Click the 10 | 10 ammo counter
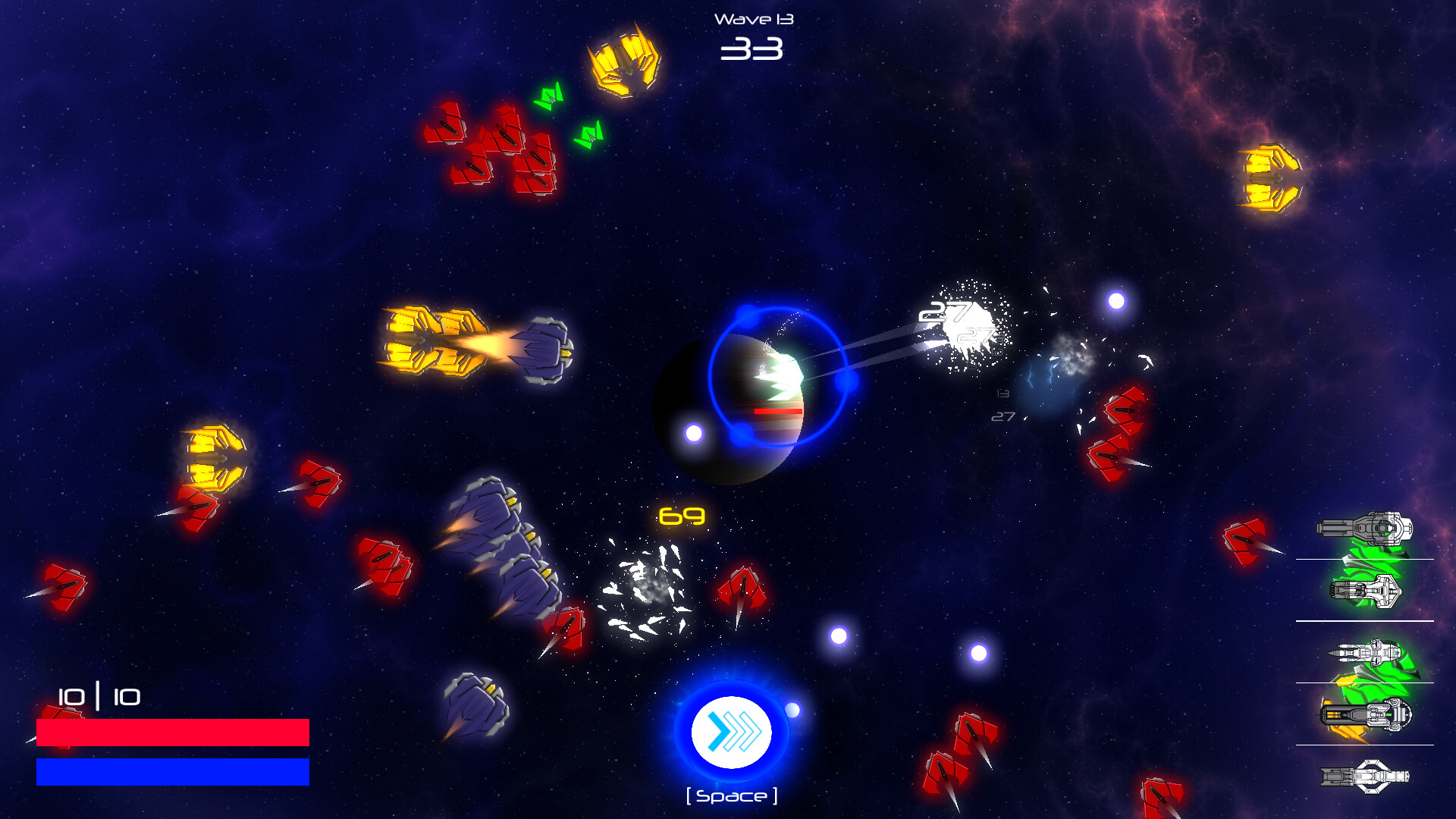Viewport: 1456px width, 819px height. 97,697
